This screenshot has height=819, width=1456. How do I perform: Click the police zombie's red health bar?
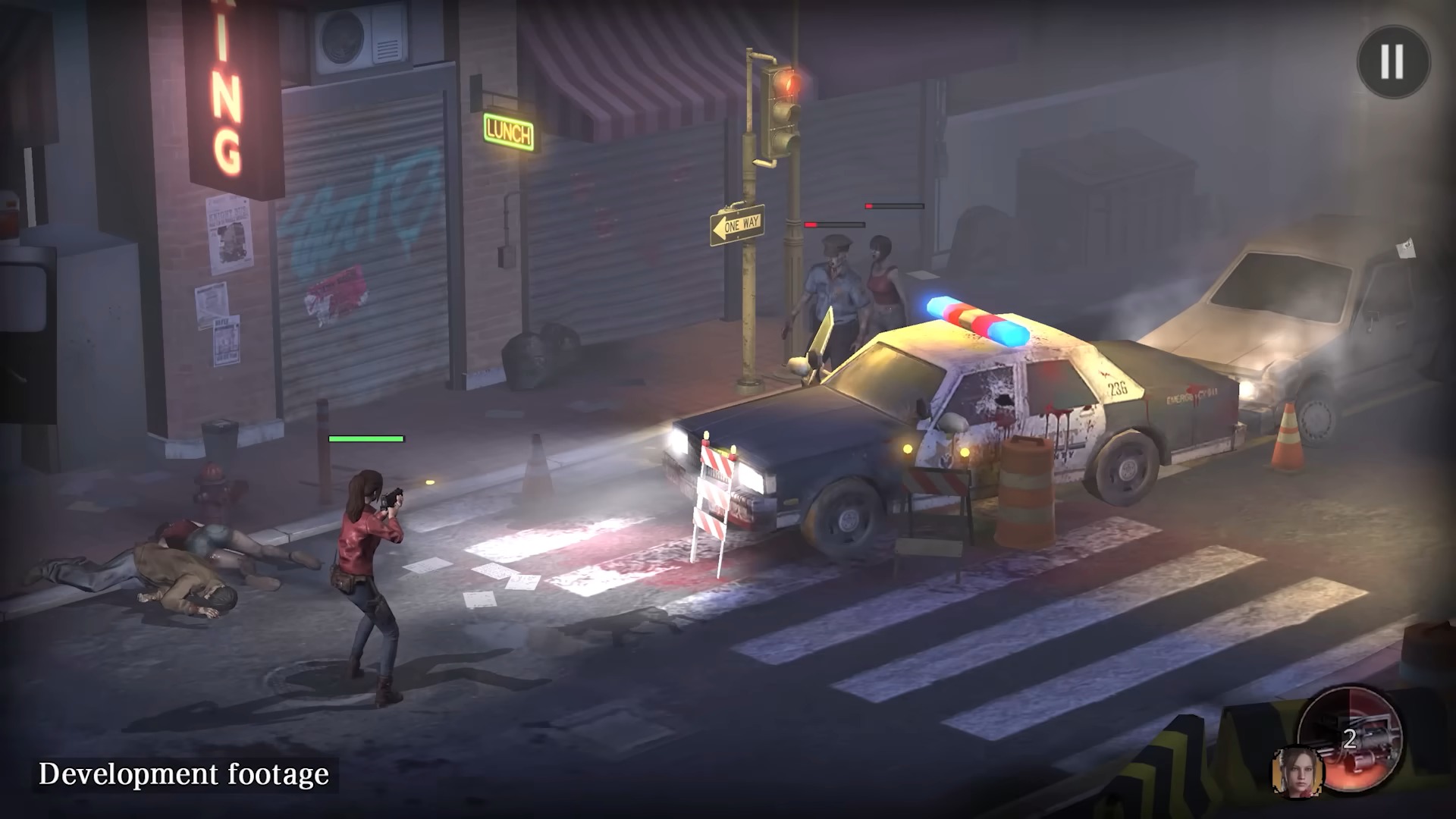[x=835, y=224]
